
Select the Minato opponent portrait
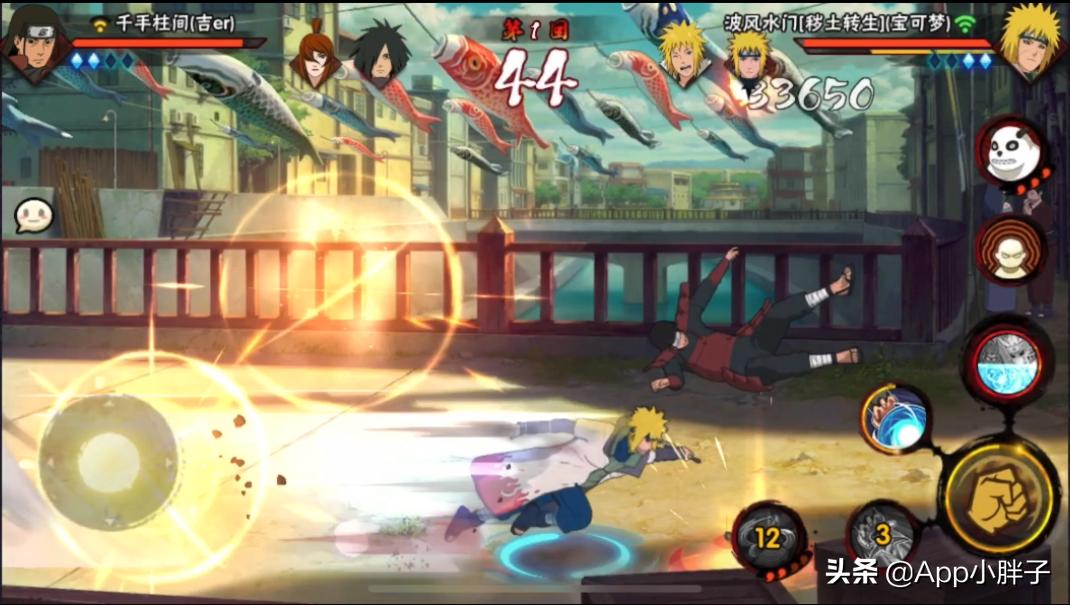(x=1030, y=40)
